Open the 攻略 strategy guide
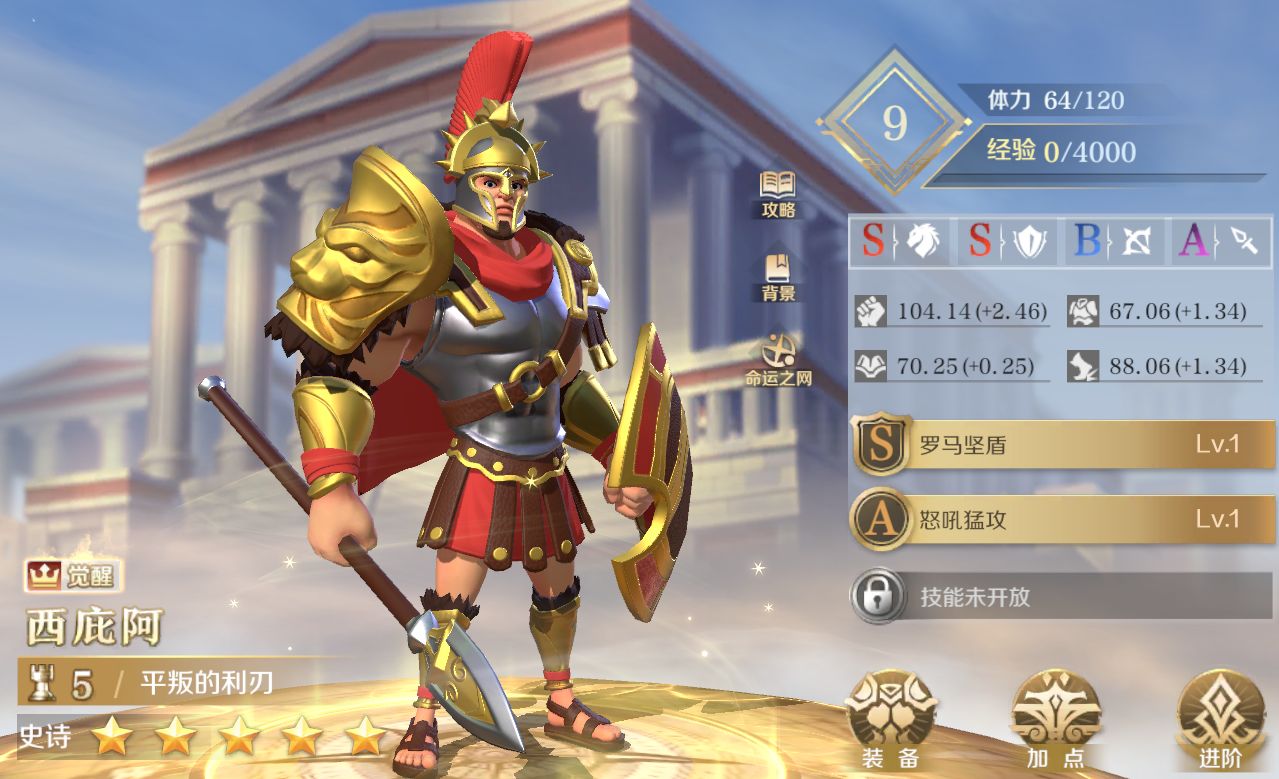Image resolution: width=1279 pixels, height=779 pixels. click(x=778, y=194)
